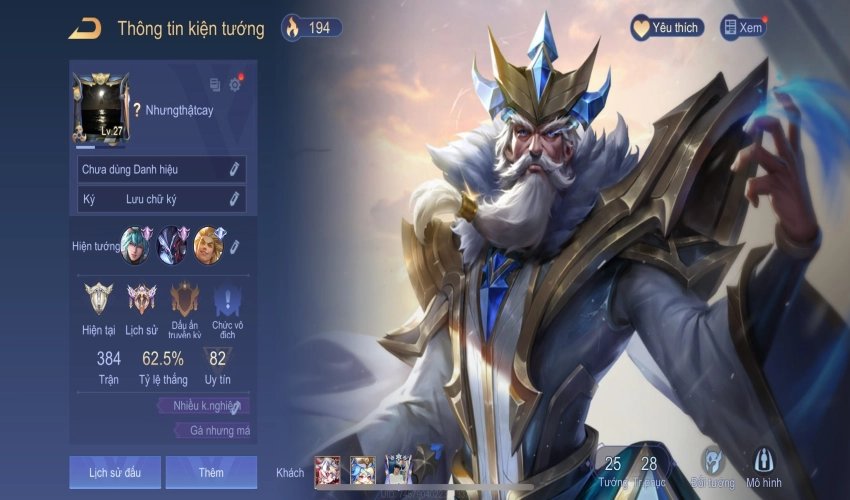Open the Chức vô địch badge
The height and width of the screenshot is (500, 850).
(227, 299)
